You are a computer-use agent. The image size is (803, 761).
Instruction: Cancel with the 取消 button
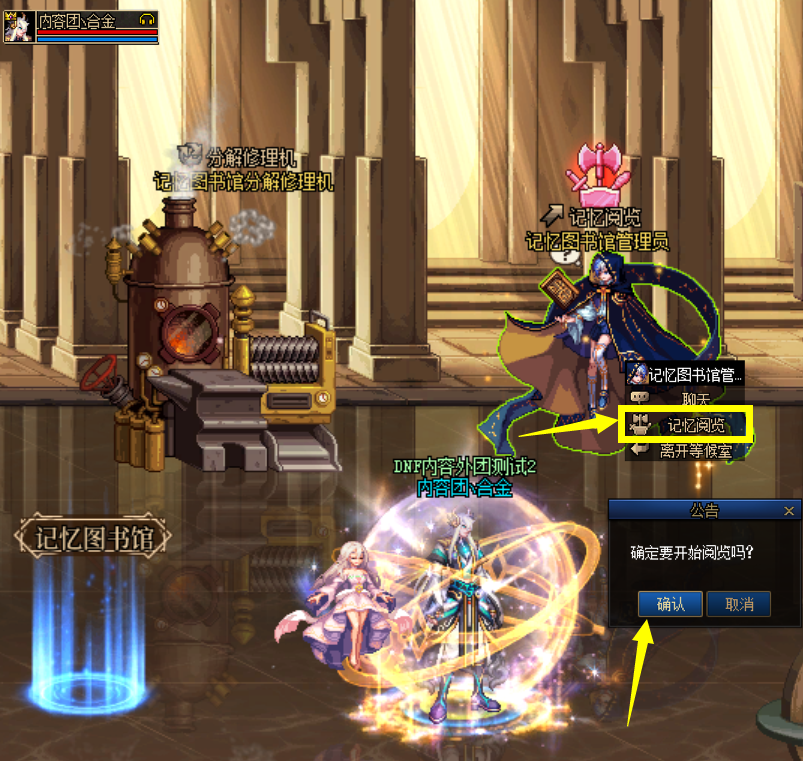(738, 604)
